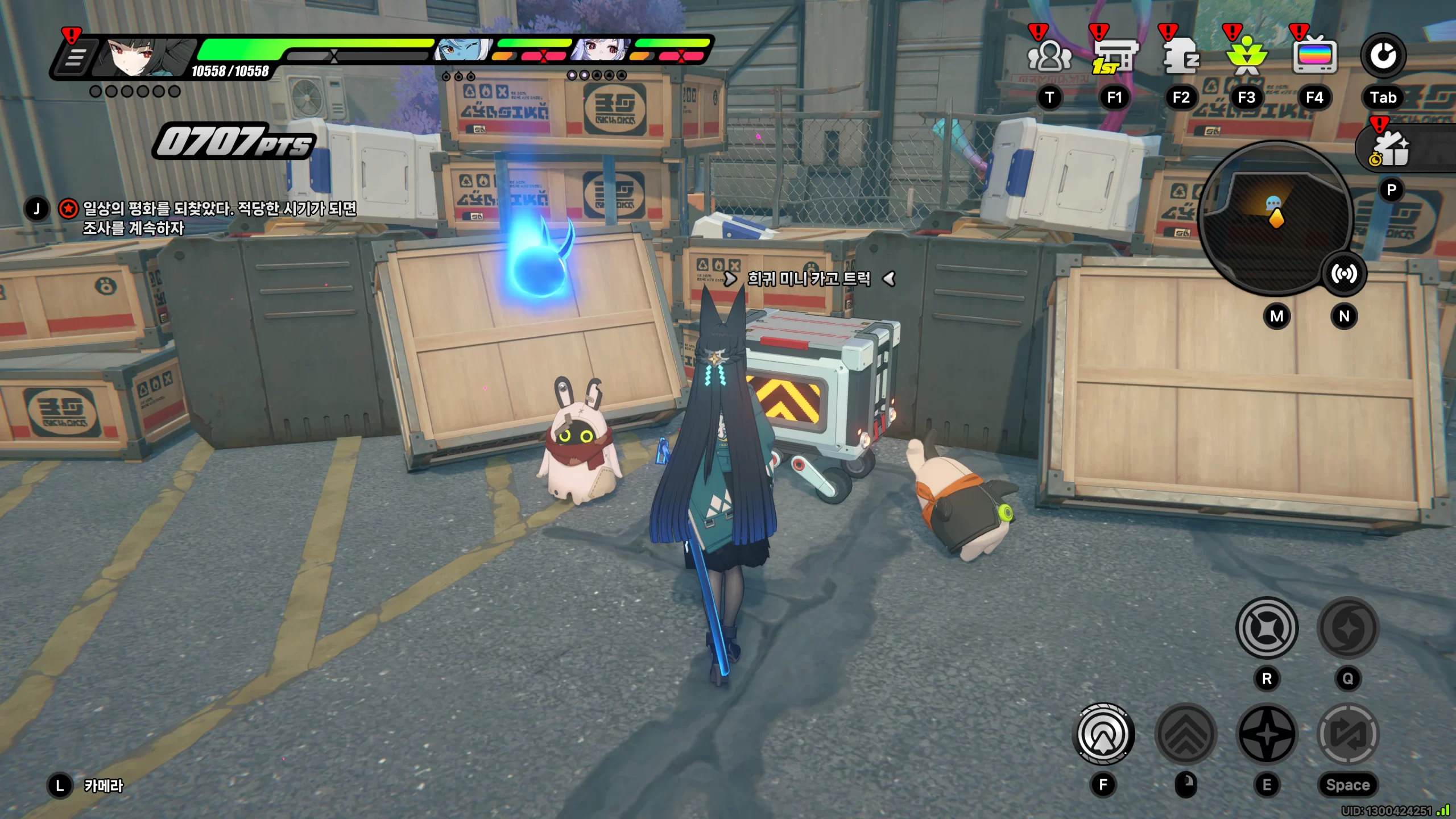Use the dash chevron button
Screen dimensions: 1456x819
point(1186,734)
